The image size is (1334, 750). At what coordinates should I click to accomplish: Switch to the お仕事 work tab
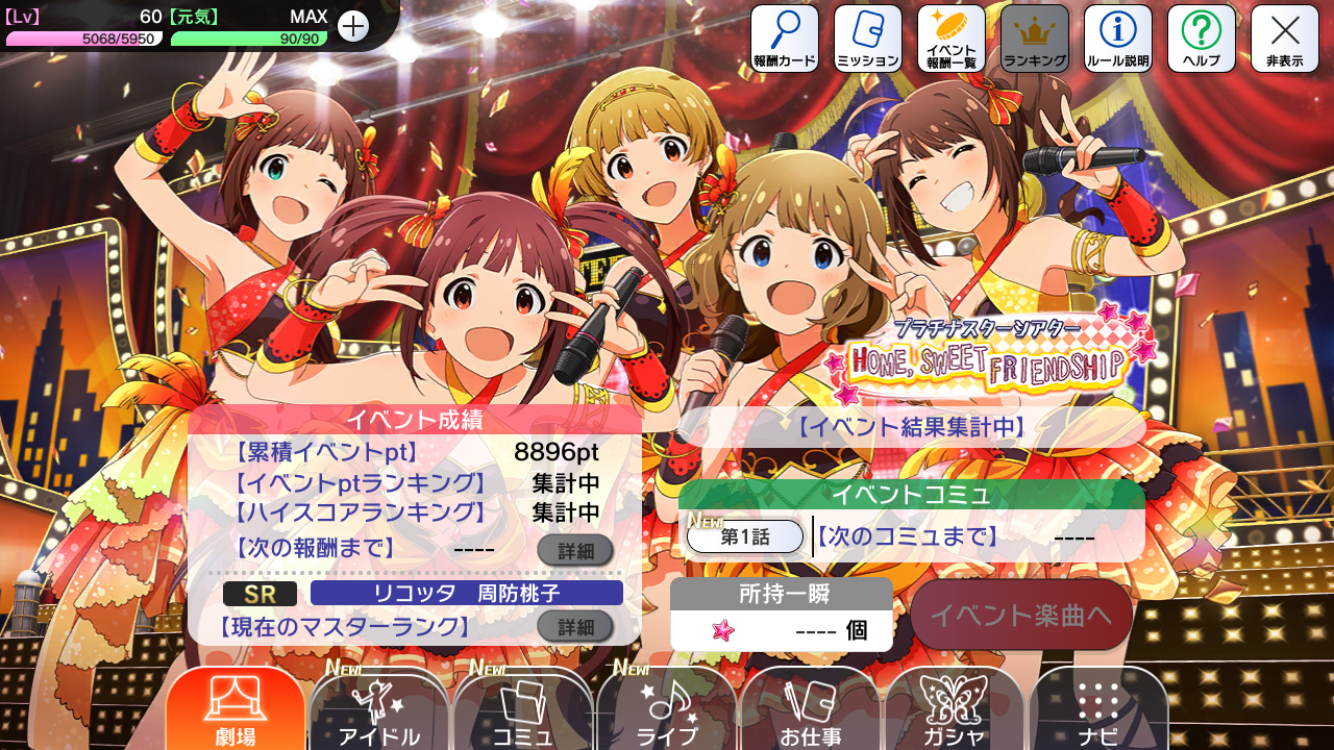[810, 710]
